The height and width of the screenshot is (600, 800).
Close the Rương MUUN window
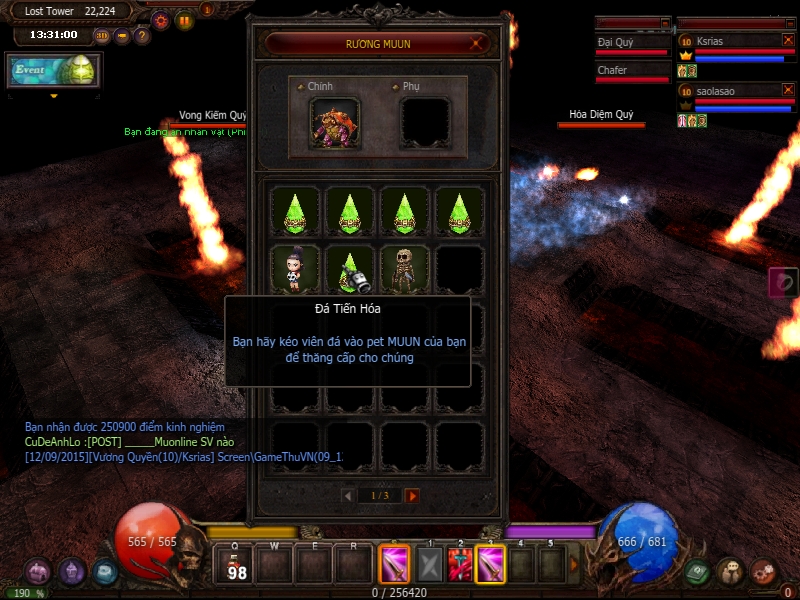point(478,44)
